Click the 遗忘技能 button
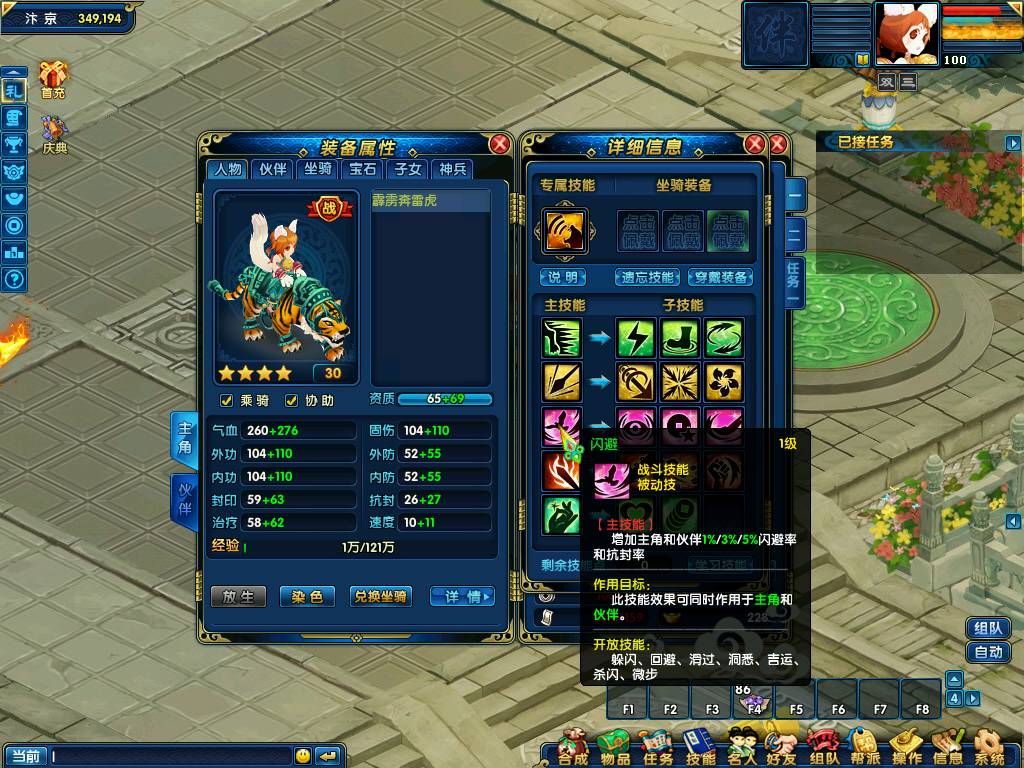The height and width of the screenshot is (768, 1024). [x=648, y=278]
